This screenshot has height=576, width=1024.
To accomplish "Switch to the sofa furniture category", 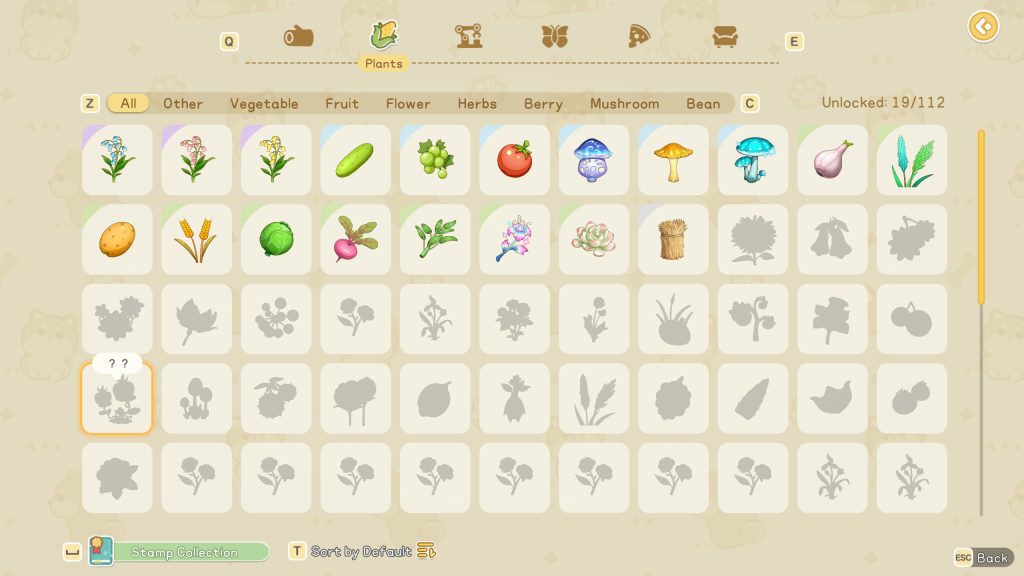I will [725, 37].
